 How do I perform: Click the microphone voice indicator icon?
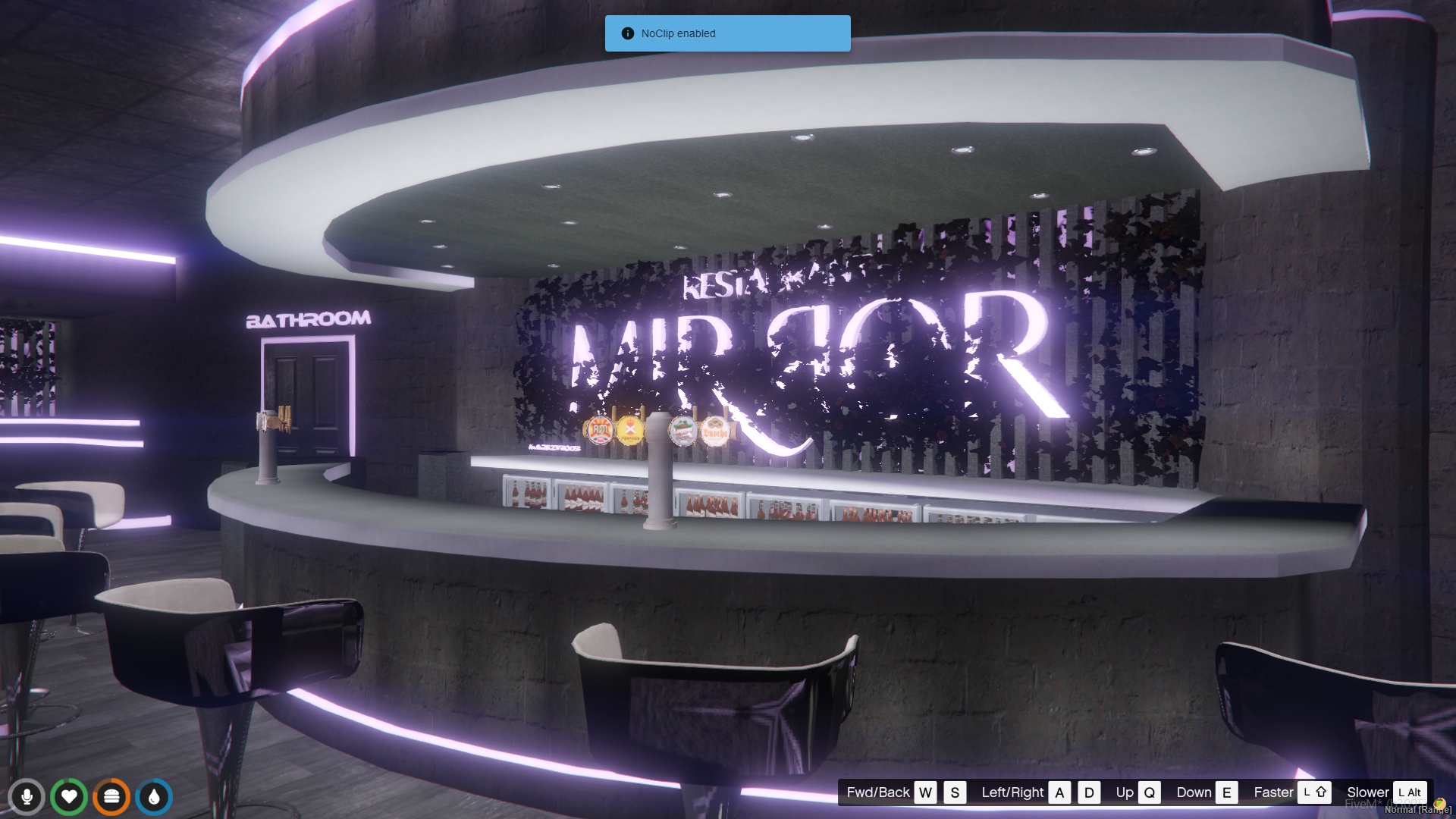27,797
